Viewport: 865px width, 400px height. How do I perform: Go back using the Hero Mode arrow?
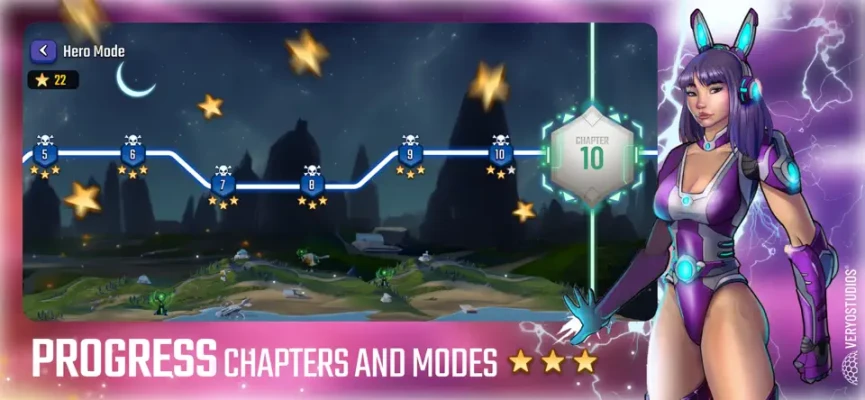coord(43,51)
